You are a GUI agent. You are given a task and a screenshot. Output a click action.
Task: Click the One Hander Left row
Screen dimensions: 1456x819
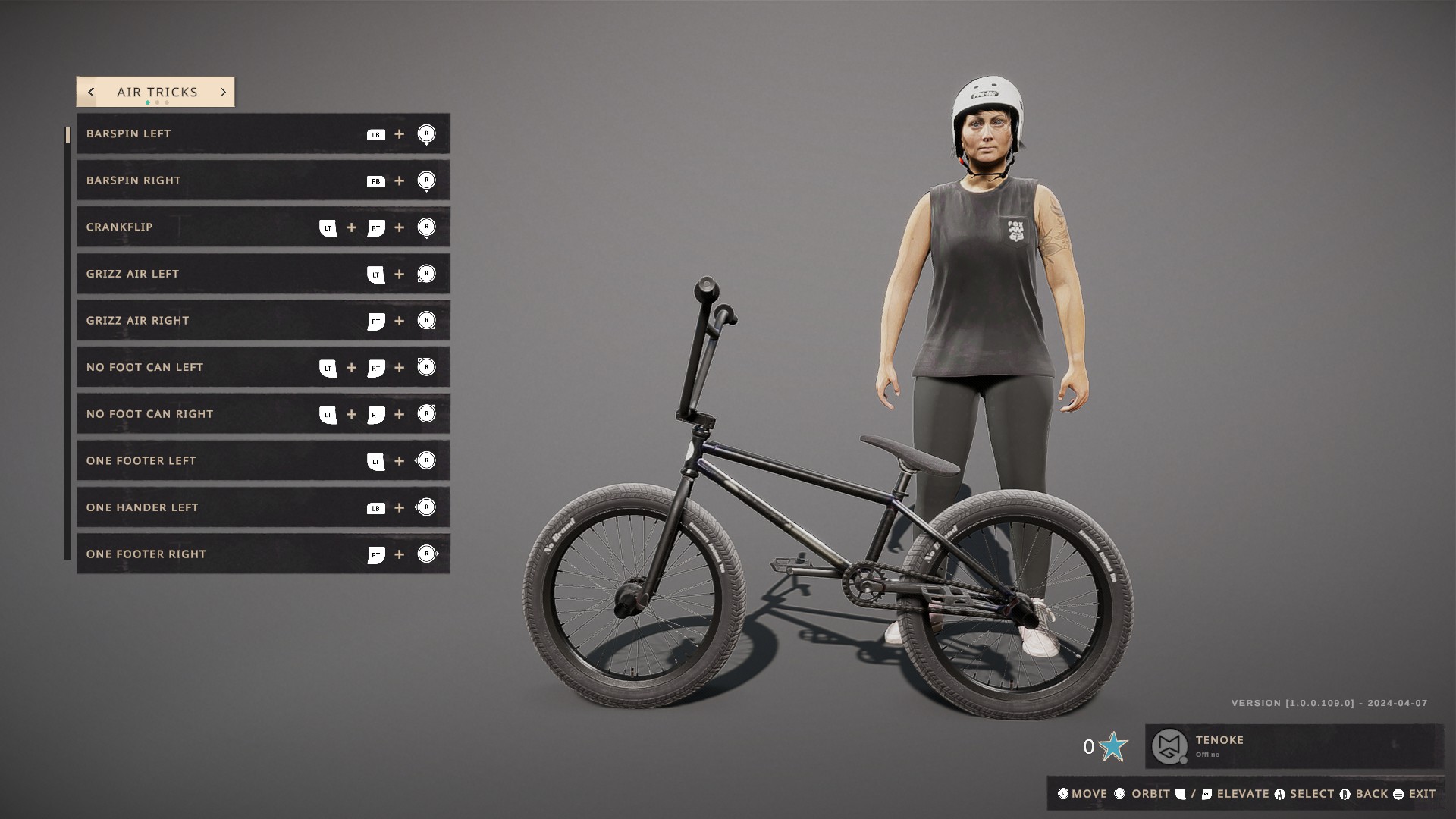coord(262,507)
